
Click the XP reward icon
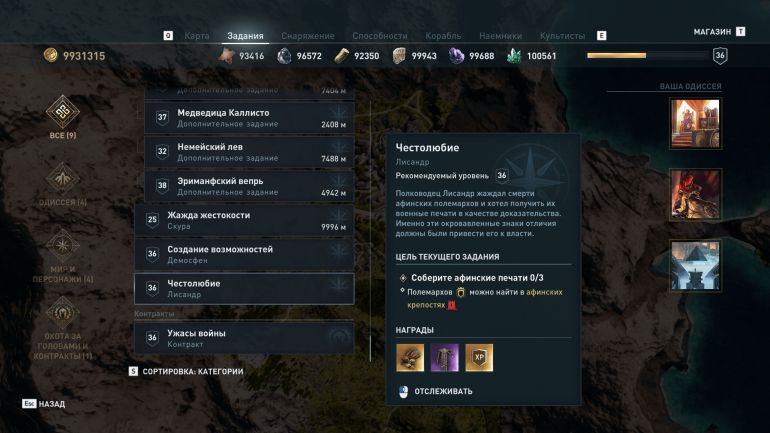479,357
